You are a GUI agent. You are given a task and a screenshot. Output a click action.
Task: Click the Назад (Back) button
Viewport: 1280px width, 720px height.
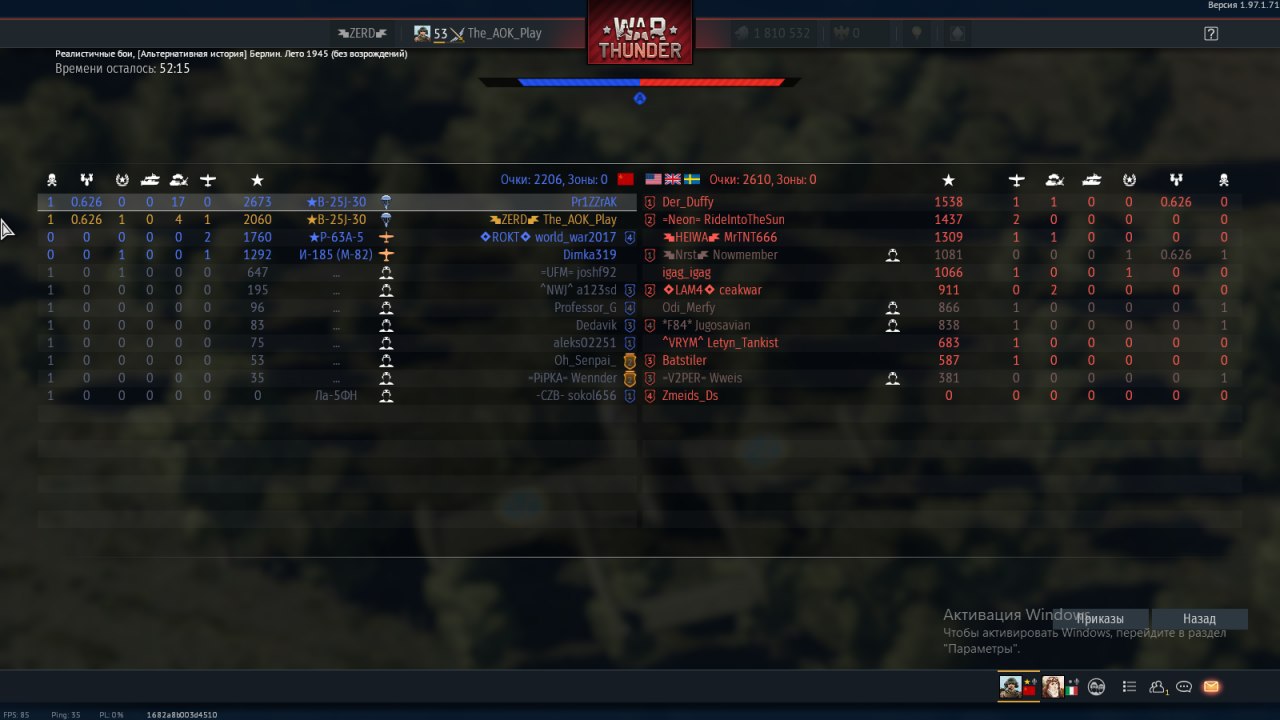pos(1199,619)
